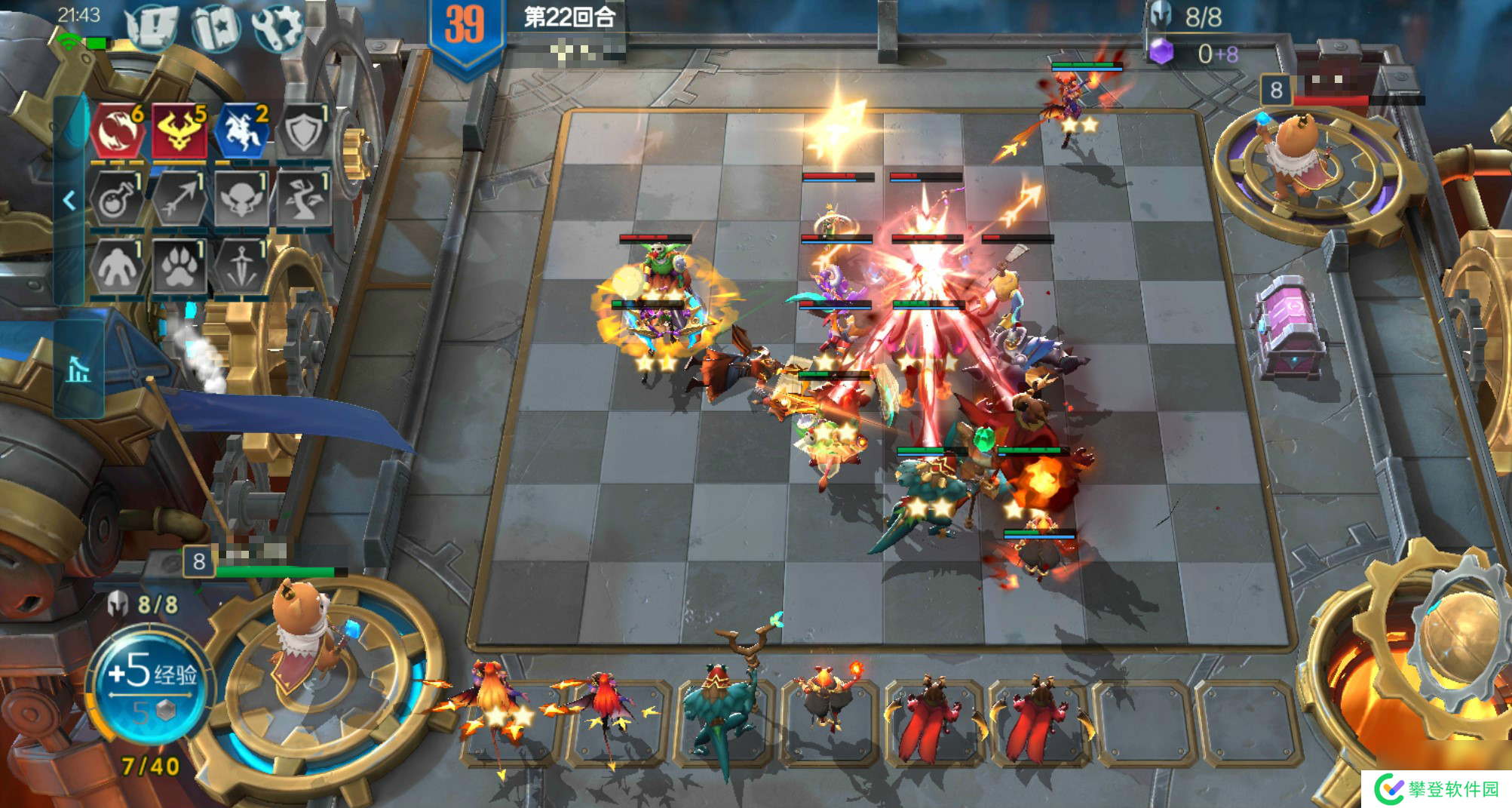The image size is (1512, 808).
Task: Open the notice icon with exclamation mark
Action: pyautogui.click(x=153, y=28)
